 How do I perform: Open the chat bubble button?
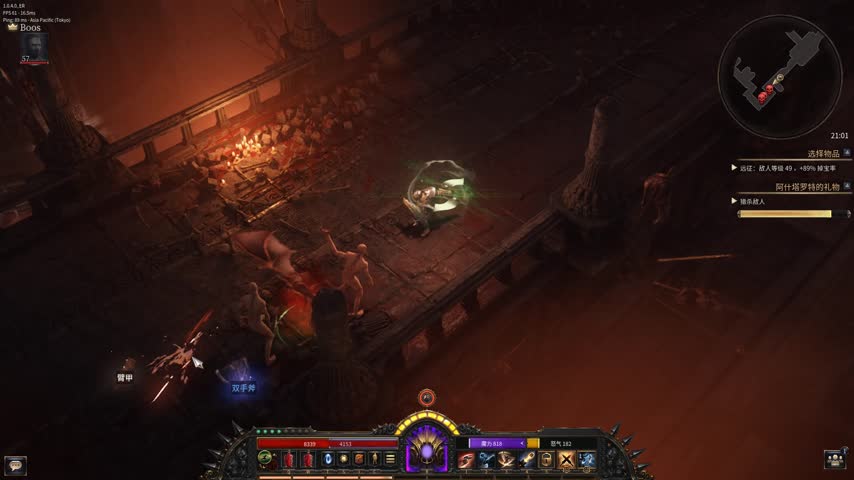coord(15,464)
